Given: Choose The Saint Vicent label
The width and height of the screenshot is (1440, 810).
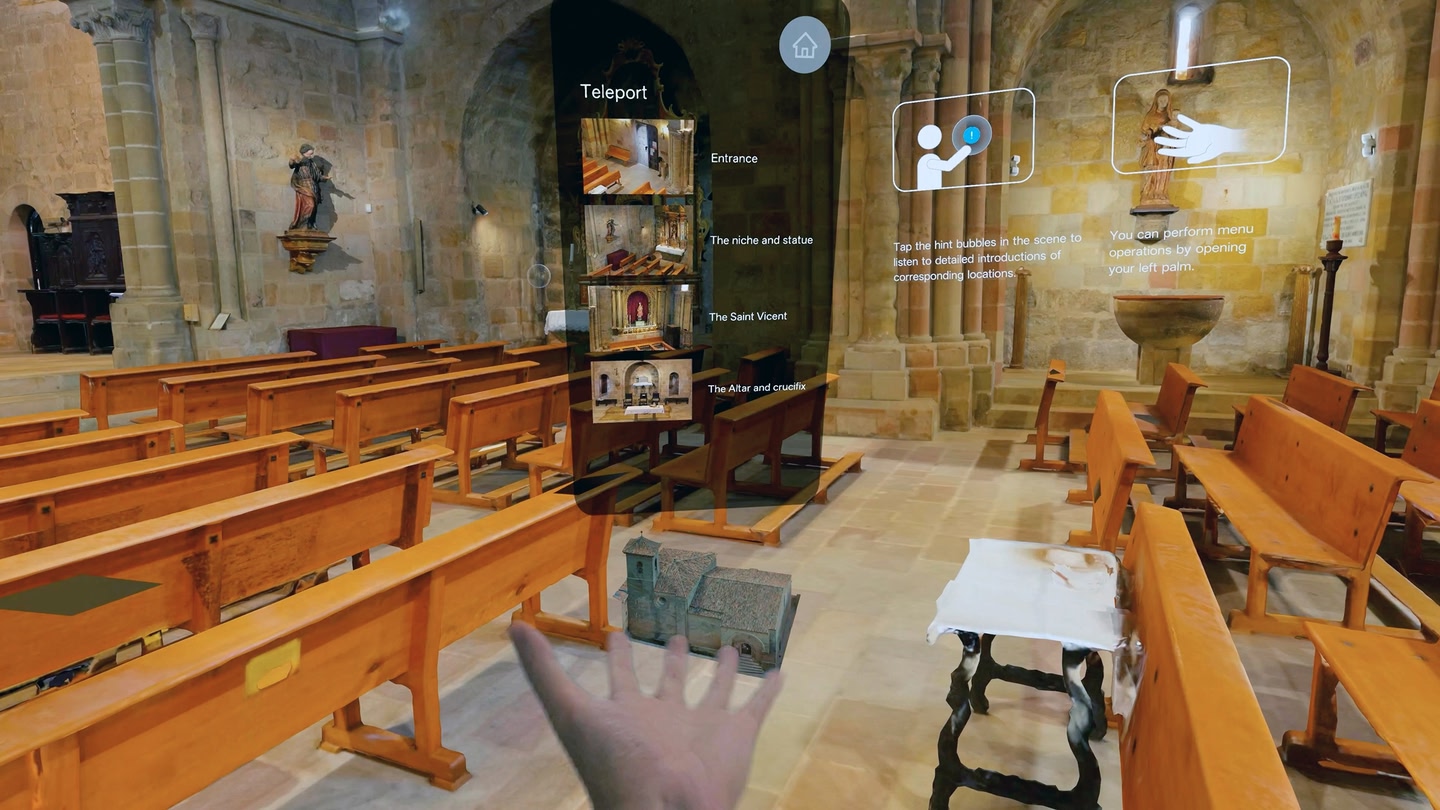Looking at the screenshot, I should [748, 317].
